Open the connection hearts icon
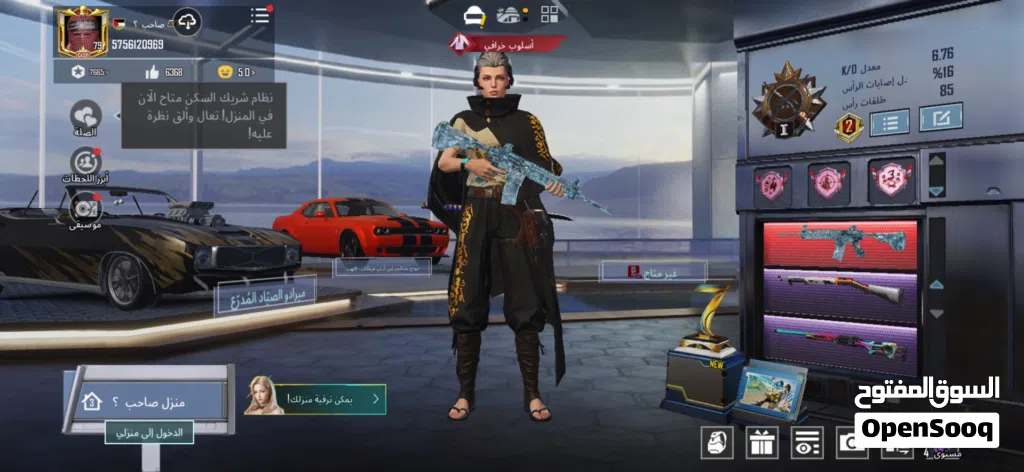Viewport: 1024px width, 472px height. pos(86,117)
